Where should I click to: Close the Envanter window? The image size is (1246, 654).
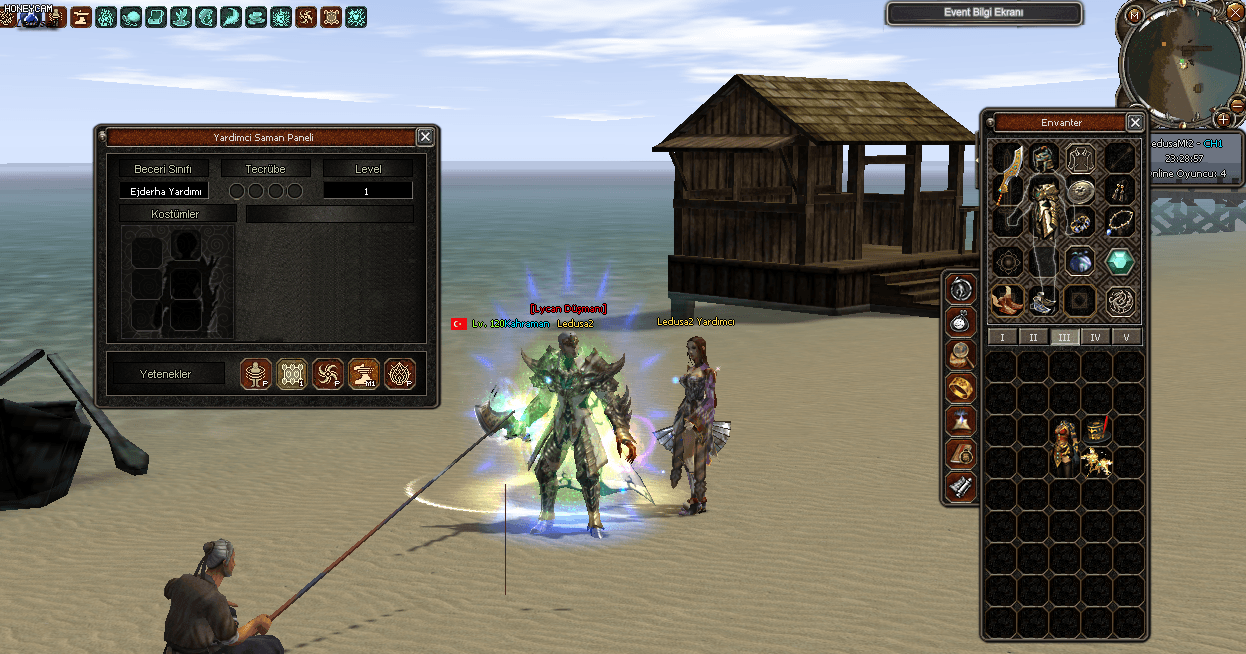coord(1134,122)
